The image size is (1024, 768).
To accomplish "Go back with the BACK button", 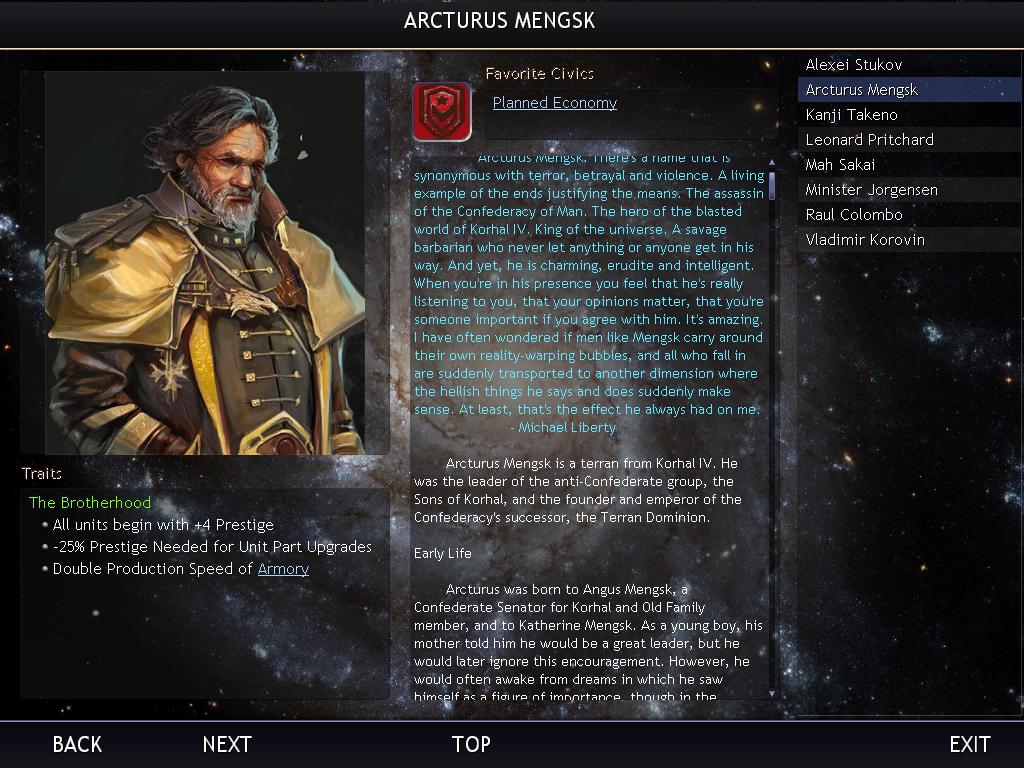I will point(77,744).
